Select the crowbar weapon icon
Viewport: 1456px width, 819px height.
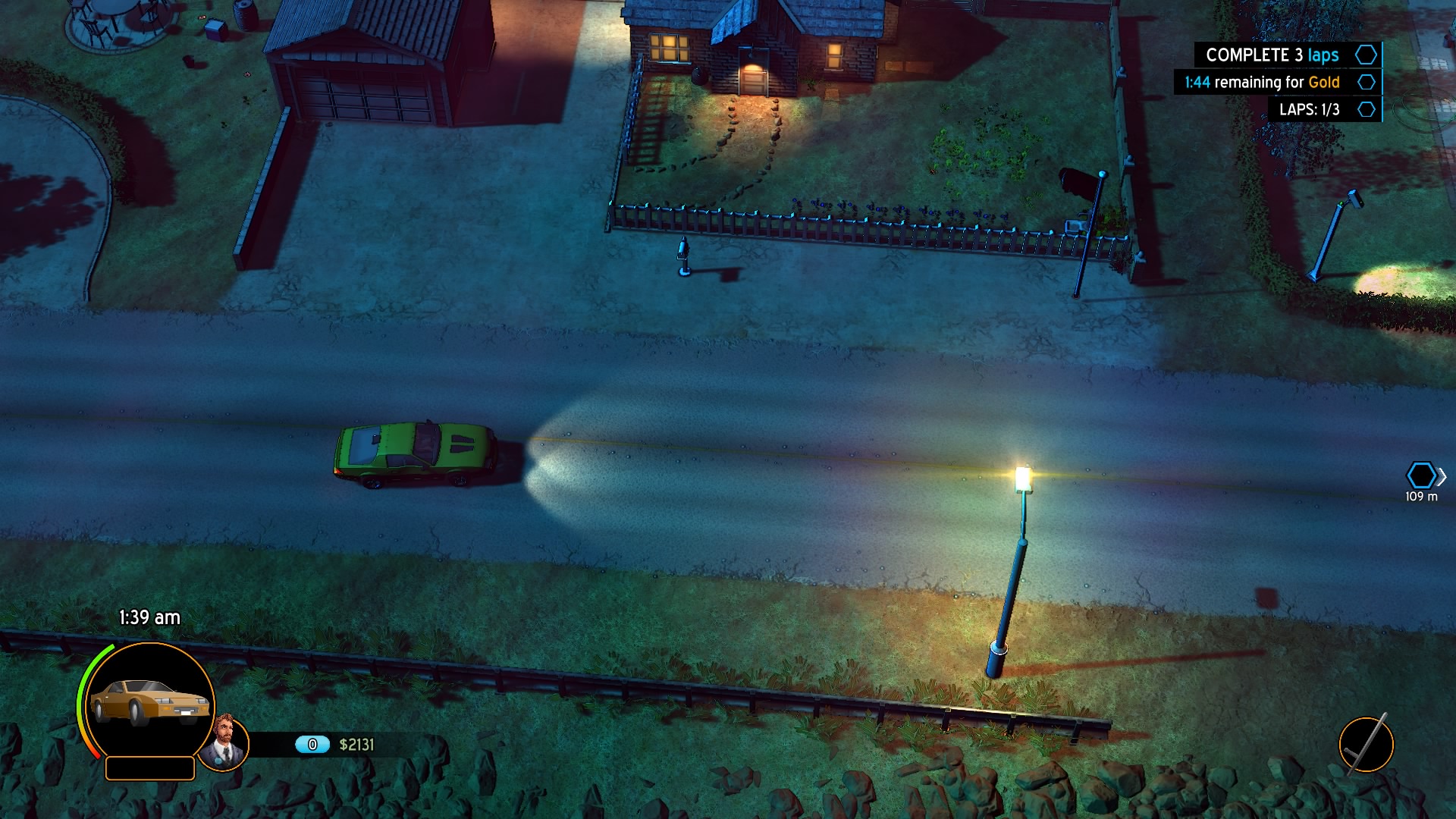pyautogui.click(x=1366, y=745)
